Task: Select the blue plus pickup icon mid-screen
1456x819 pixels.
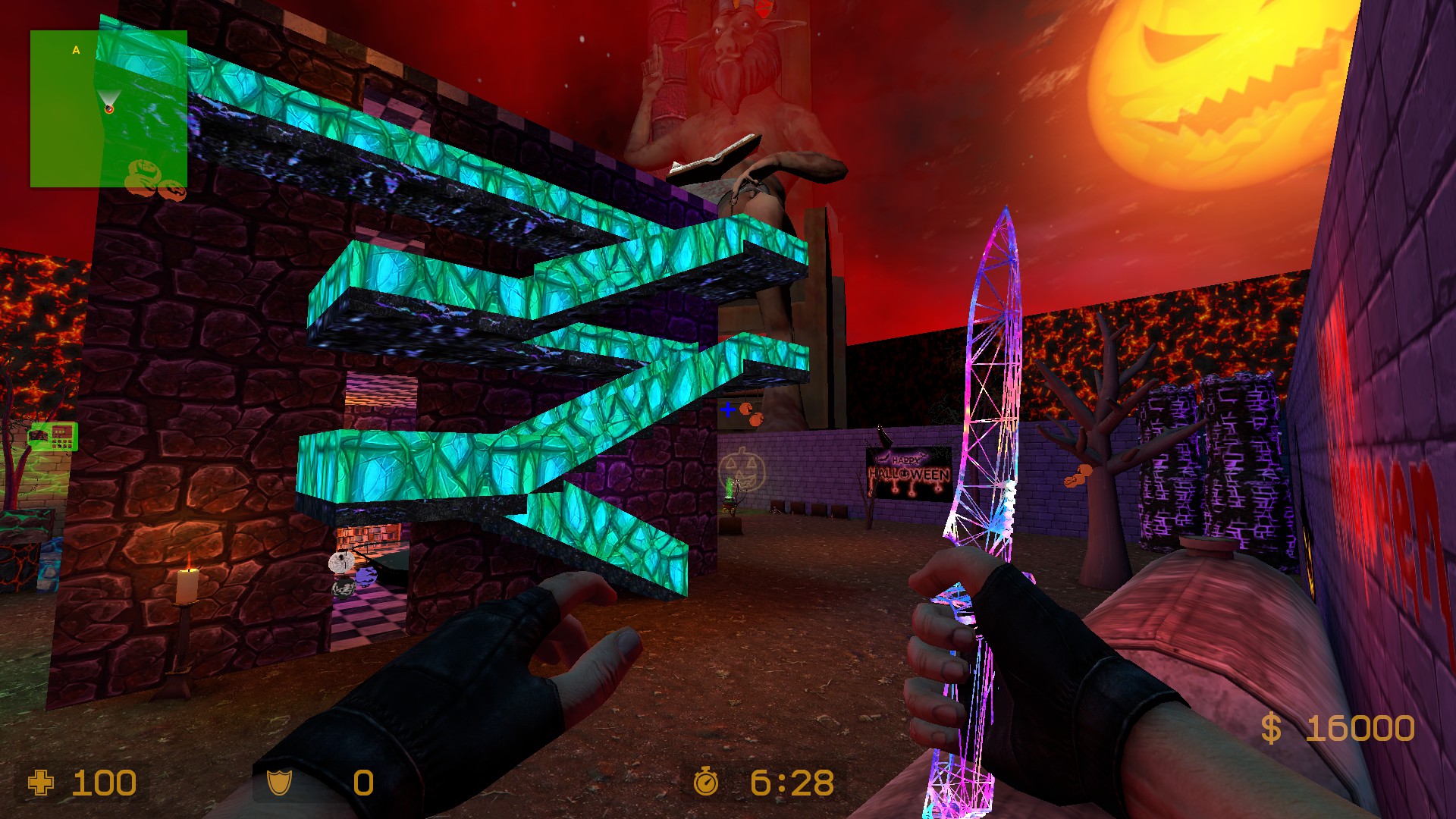Action: click(x=727, y=409)
